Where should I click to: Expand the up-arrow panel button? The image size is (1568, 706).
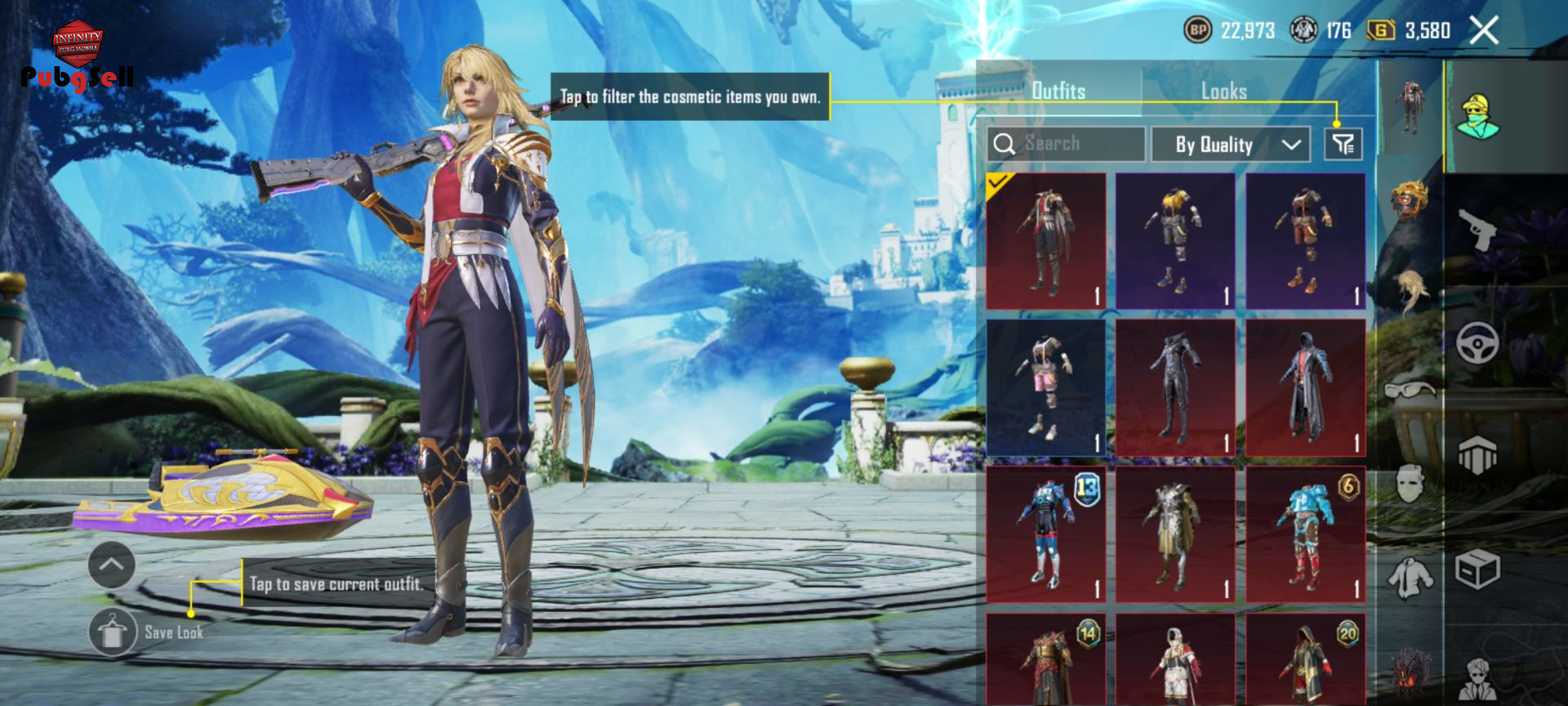[112, 565]
